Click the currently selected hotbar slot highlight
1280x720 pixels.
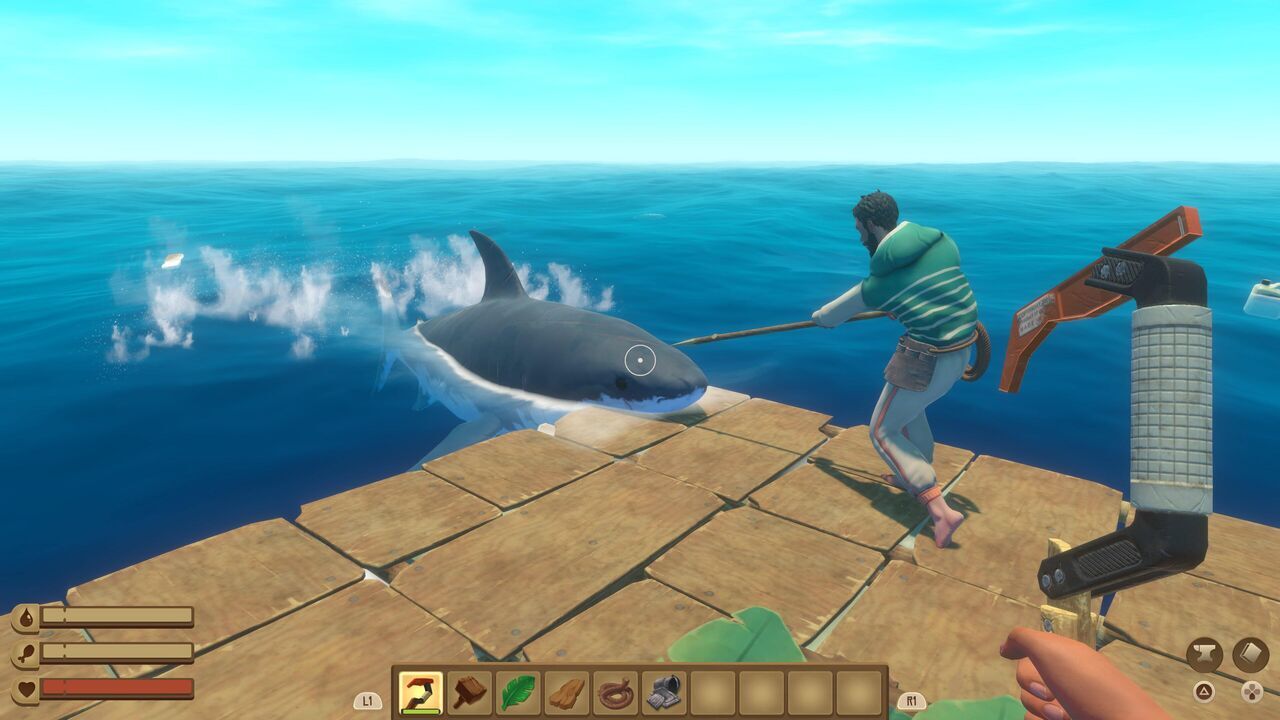tap(420, 692)
